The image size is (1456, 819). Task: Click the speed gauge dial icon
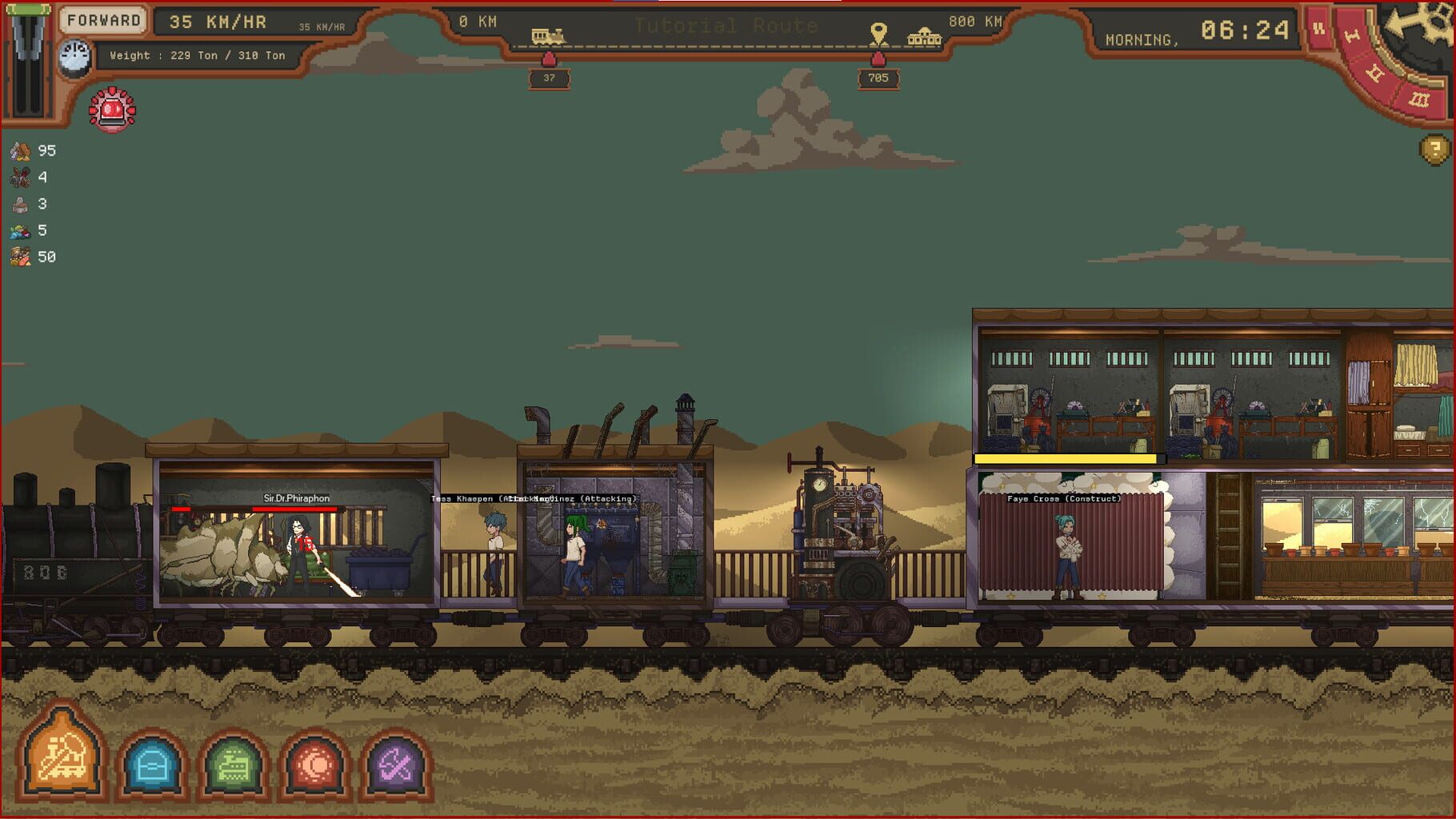point(74,56)
